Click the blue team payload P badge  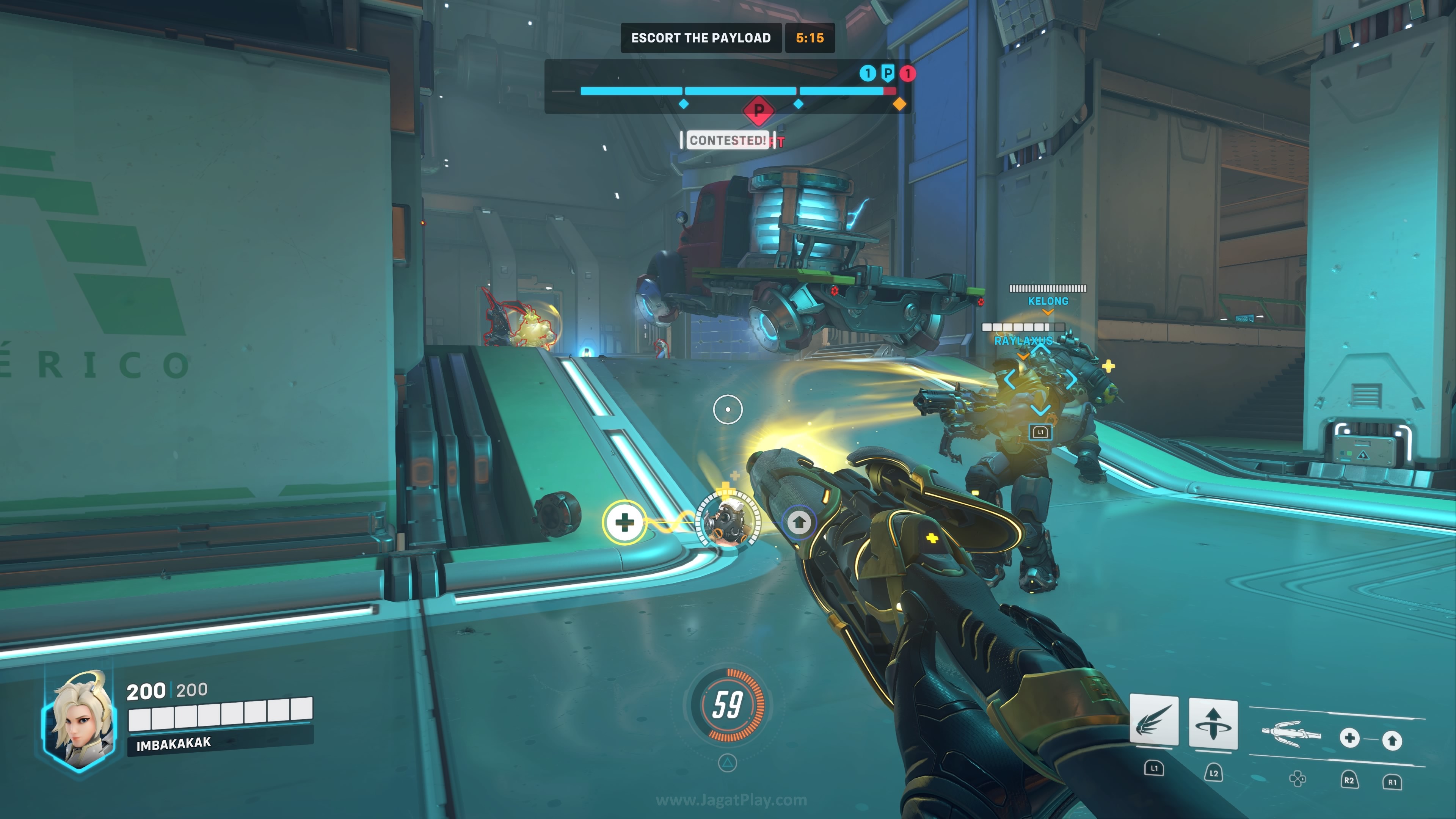(888, 73)
